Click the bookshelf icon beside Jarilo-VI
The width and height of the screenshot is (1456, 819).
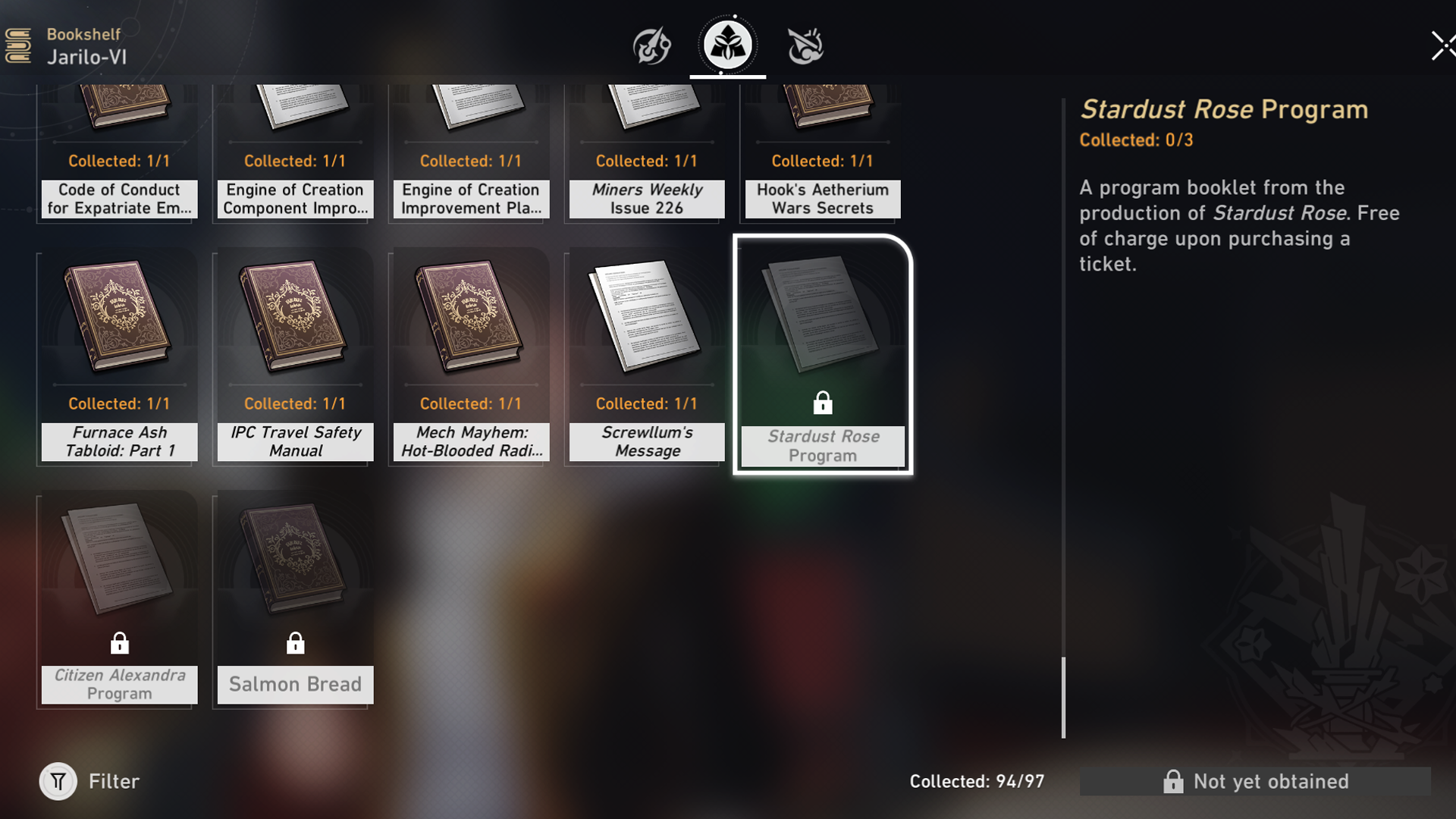click(20, 44)
